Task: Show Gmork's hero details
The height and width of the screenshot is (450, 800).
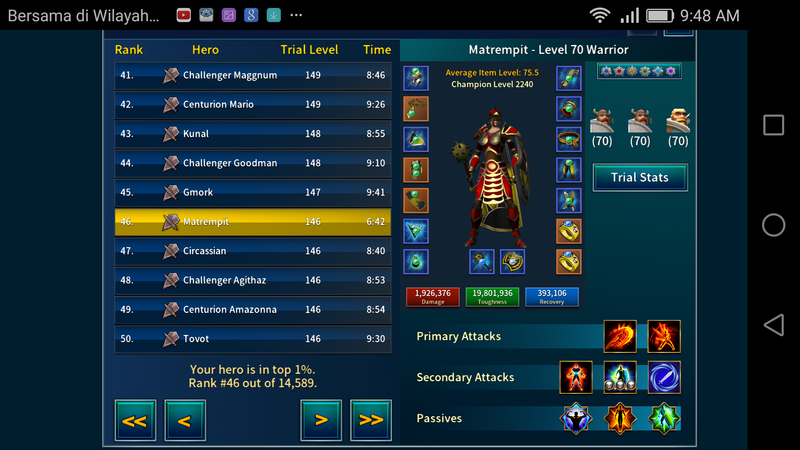Action: point(253,192)
